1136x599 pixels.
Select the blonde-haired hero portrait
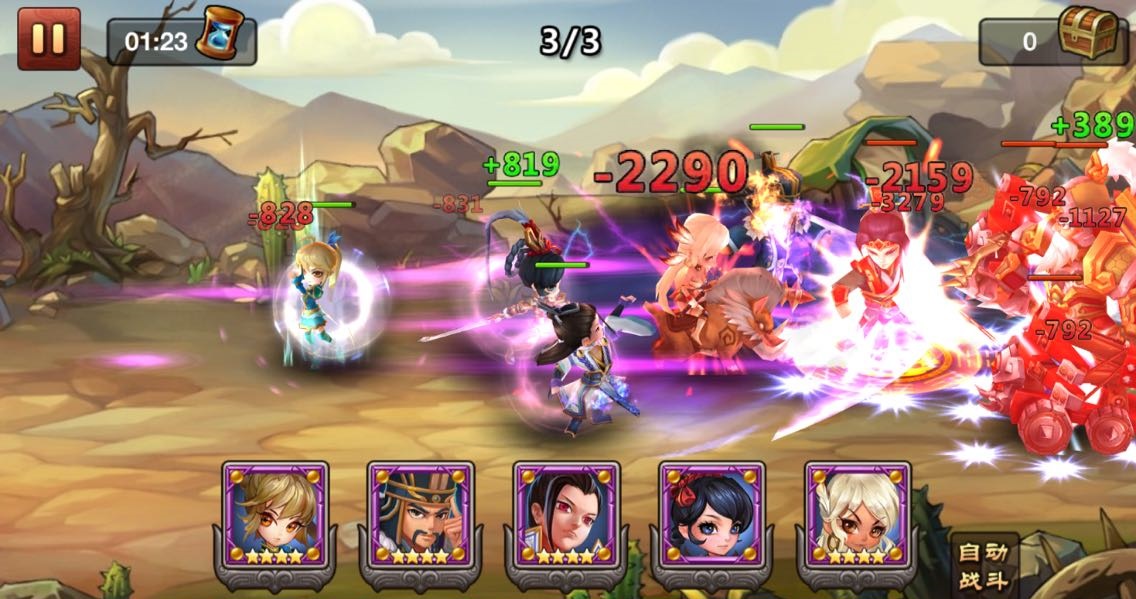(275, 516)
